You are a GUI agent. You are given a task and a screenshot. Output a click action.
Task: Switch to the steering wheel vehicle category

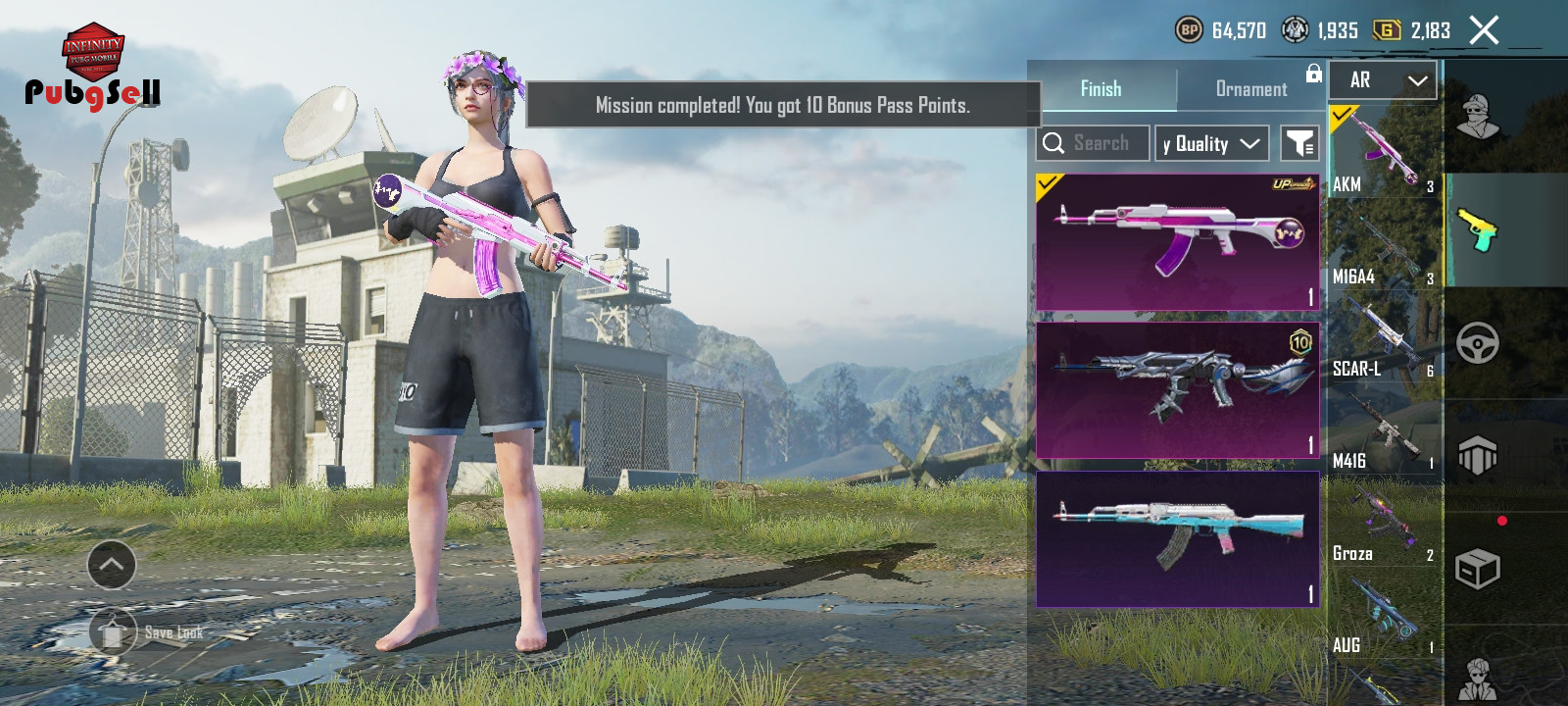[x=1477, y=343]
